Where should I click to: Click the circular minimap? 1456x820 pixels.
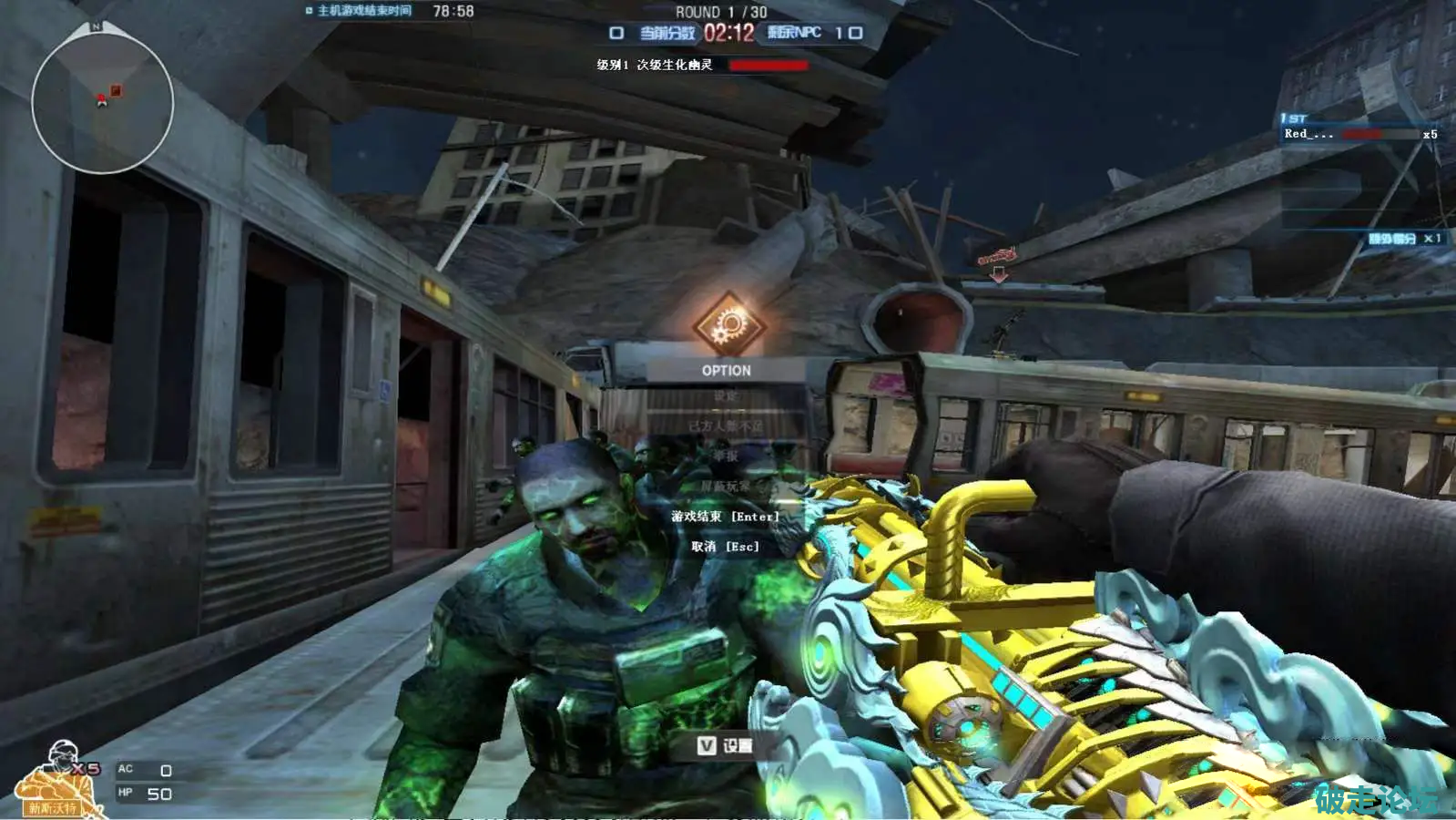coord(102,102)
